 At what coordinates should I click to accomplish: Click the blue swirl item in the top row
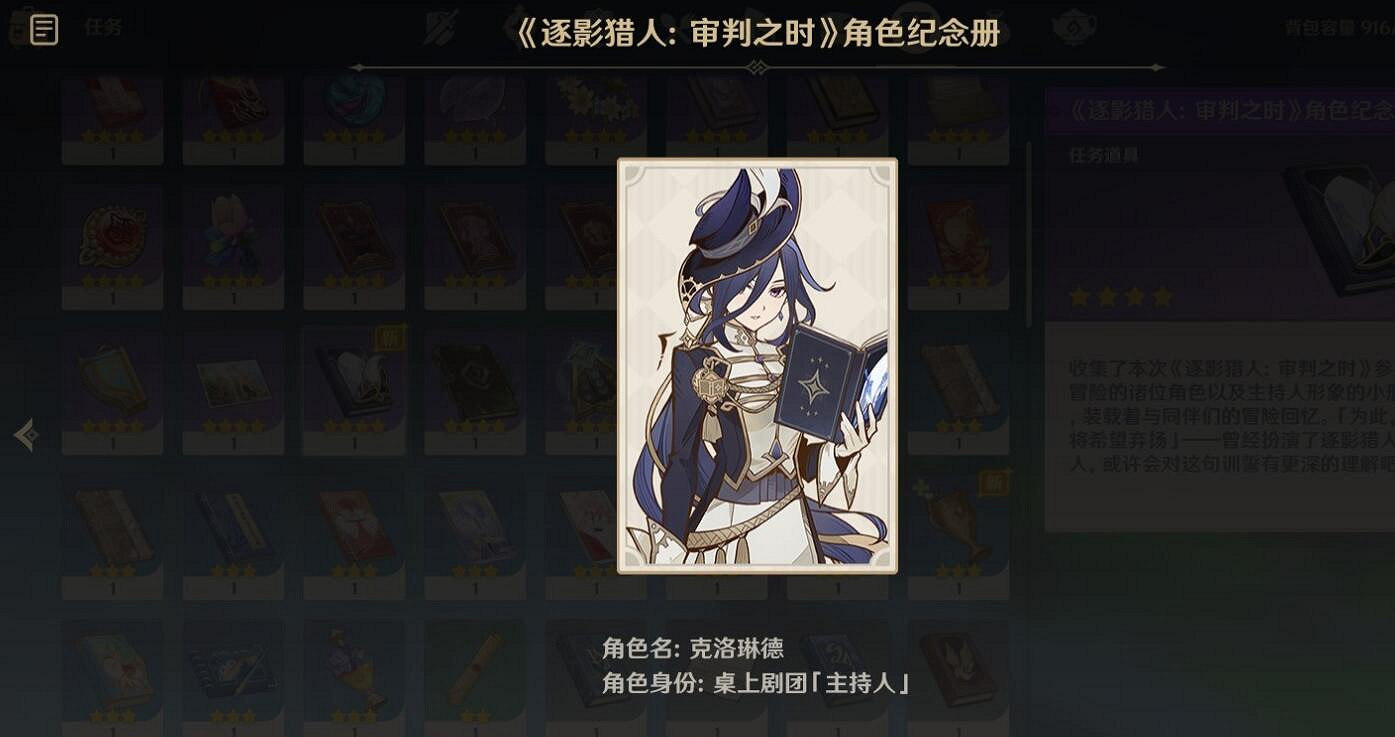(x=354, y=108)
